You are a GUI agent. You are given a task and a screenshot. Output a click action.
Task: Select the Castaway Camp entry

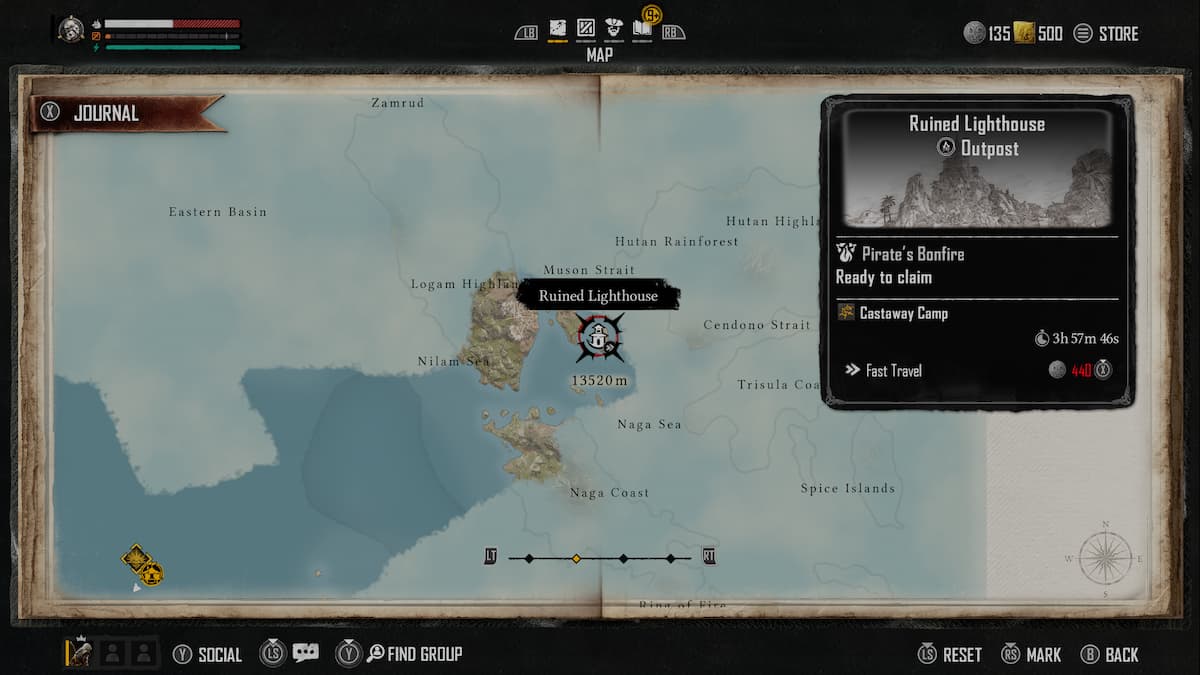tap(903, 313)
